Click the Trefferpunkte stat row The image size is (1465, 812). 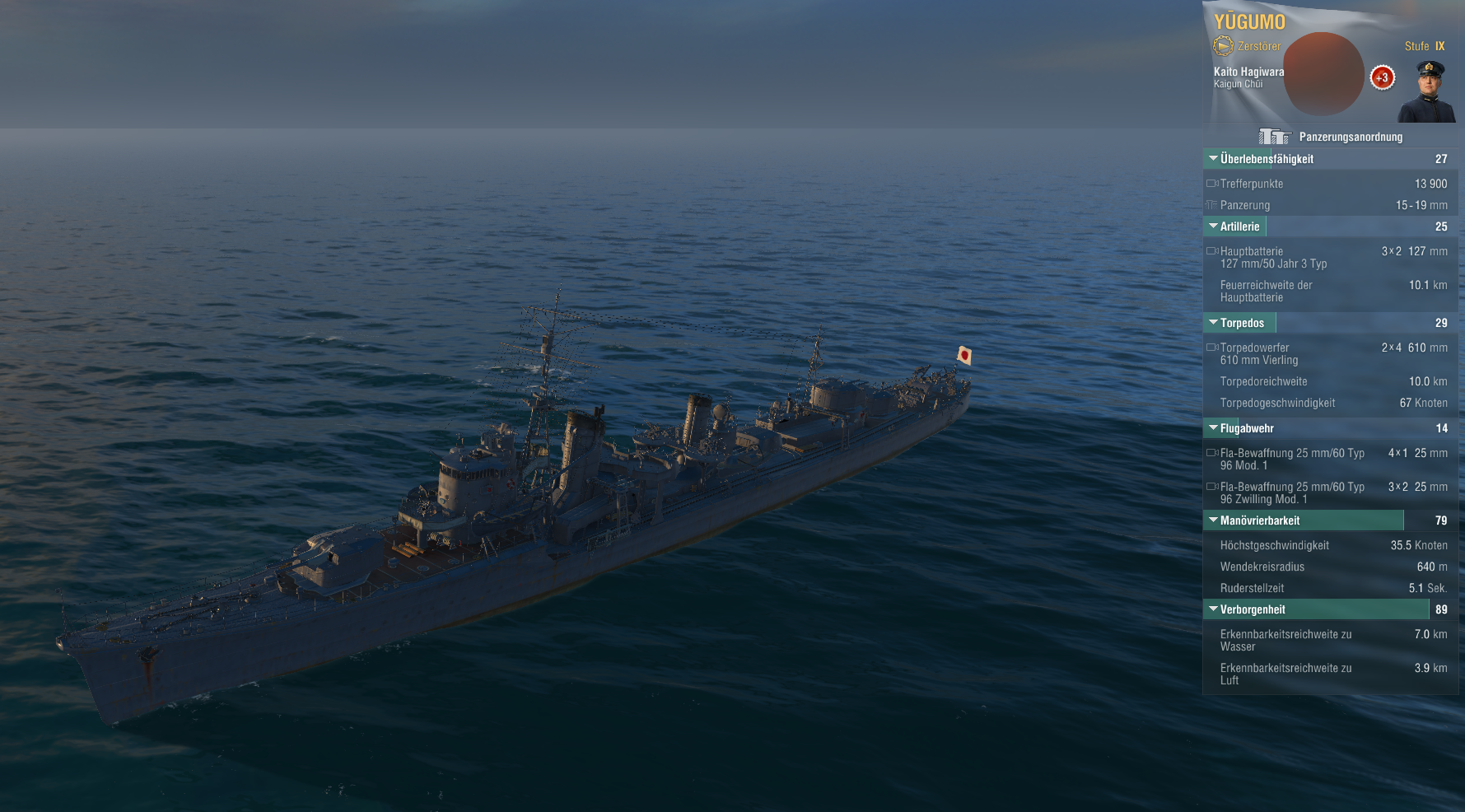coord(1330,184)
